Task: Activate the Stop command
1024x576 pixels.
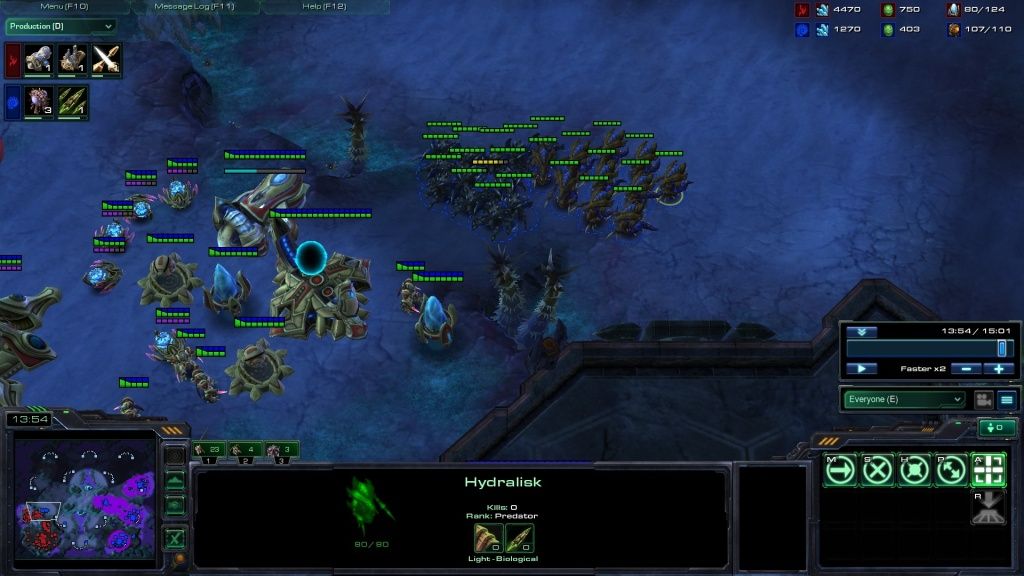Action: (877, 470)
